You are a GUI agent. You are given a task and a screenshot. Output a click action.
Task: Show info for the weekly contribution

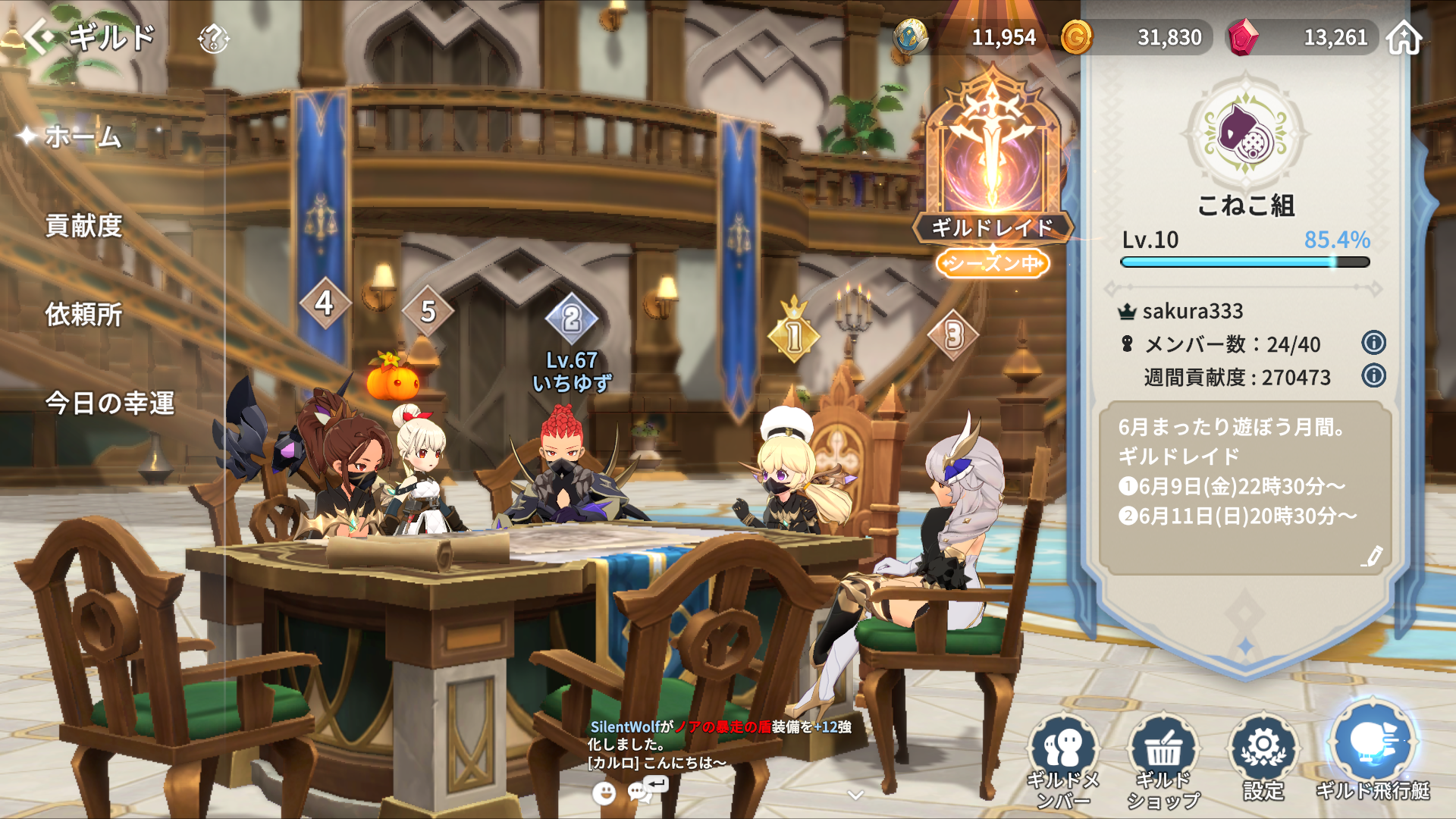[1373, 376]
